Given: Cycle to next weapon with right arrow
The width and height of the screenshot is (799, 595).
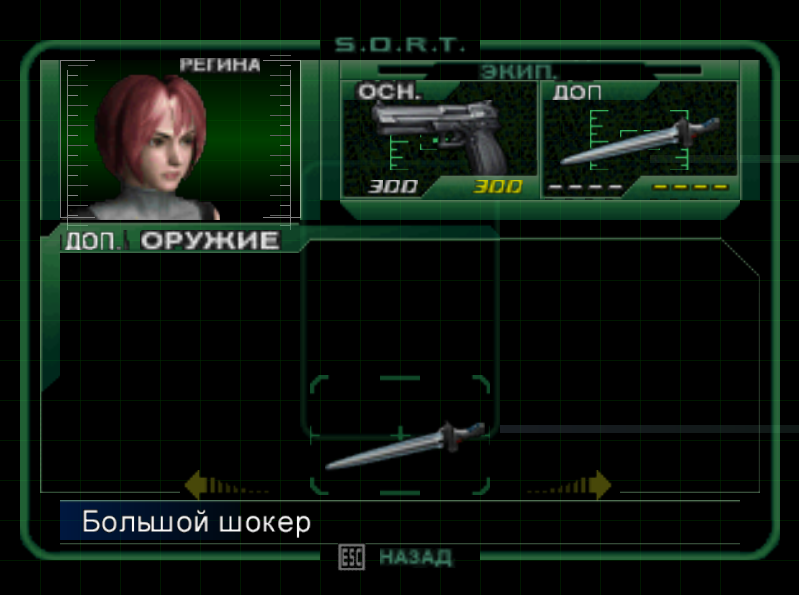Looking at the screenshot, I should 597,485.
